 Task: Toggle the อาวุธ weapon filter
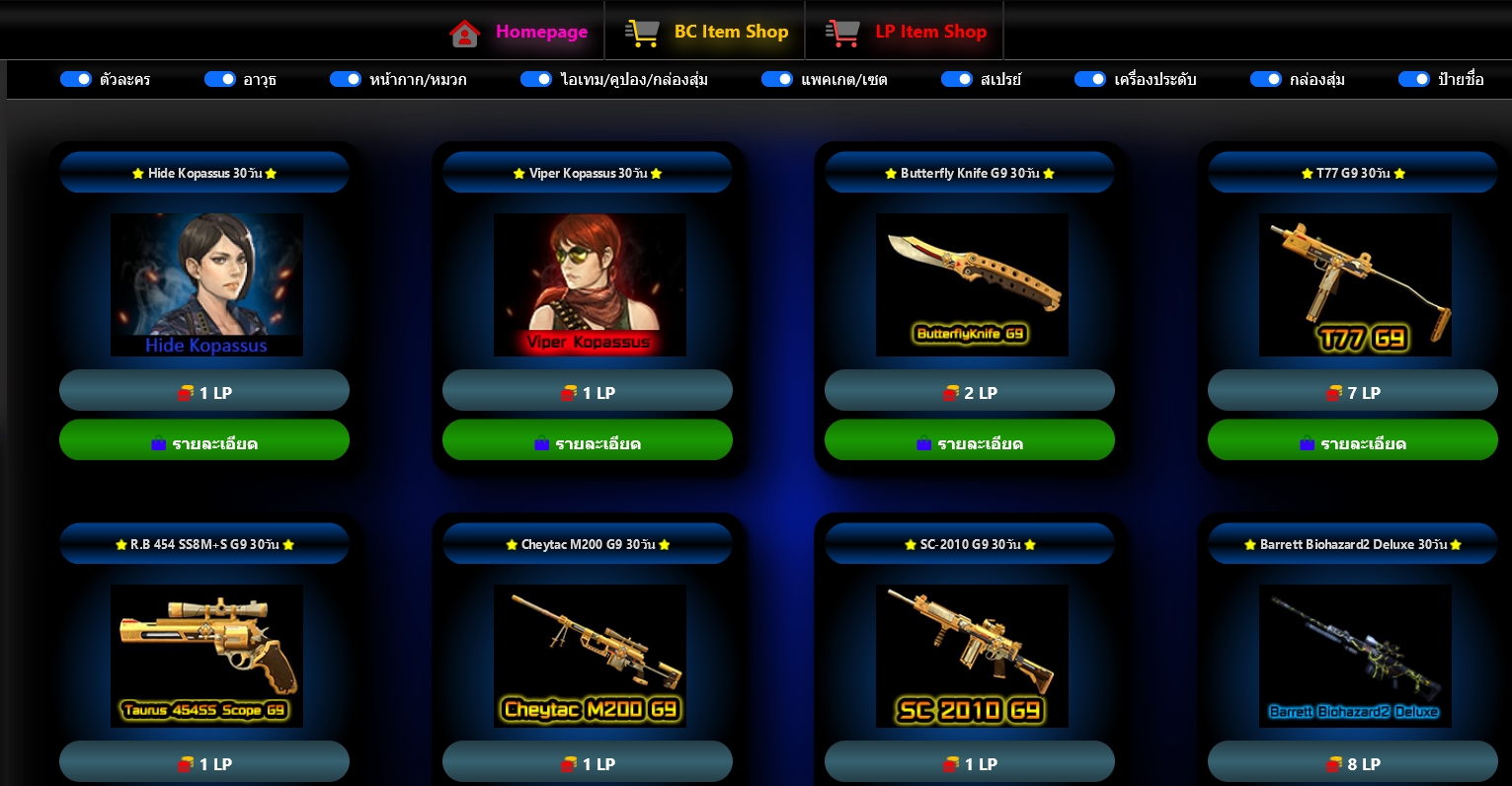(x=219, y=79)
